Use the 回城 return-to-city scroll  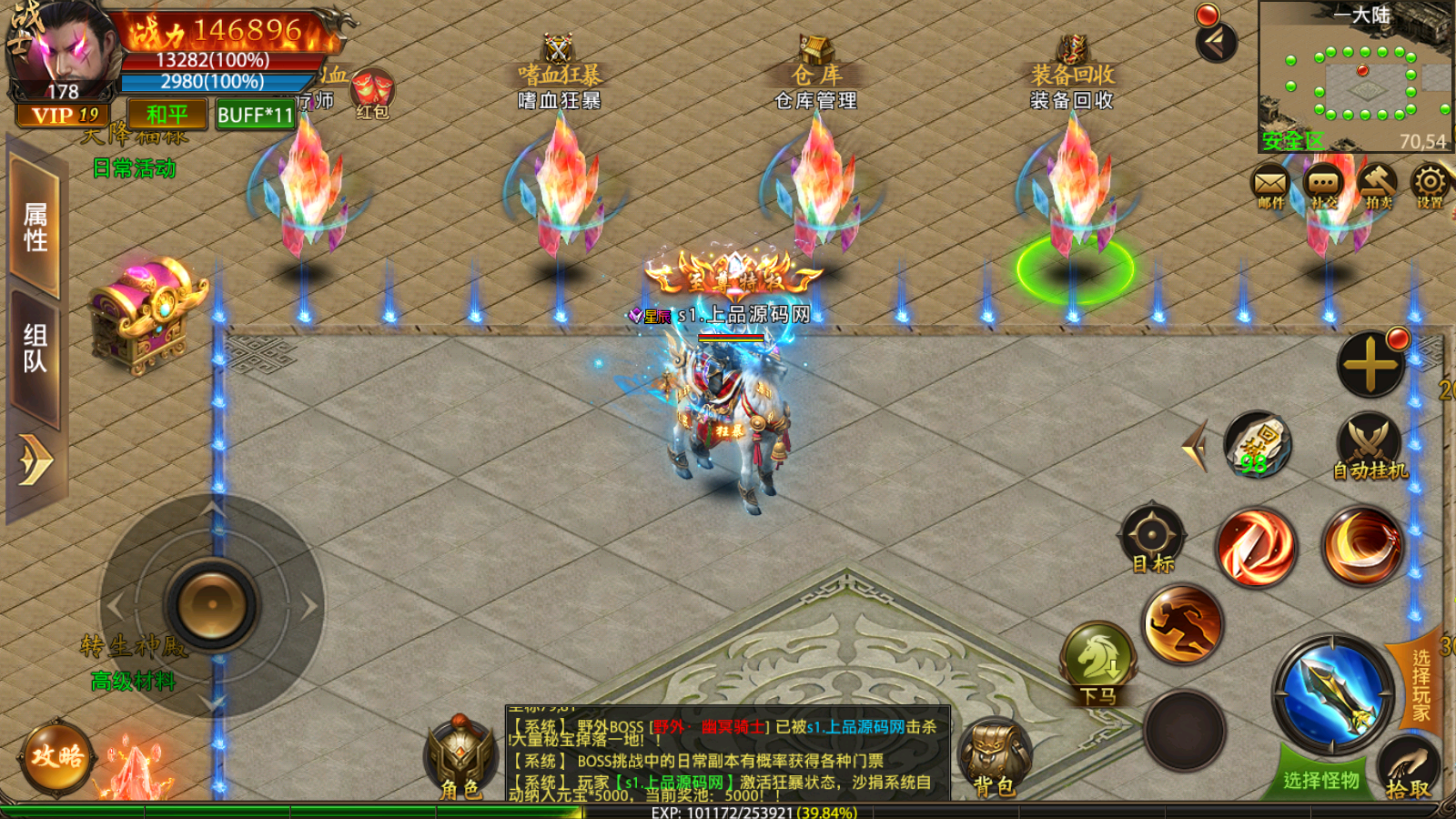click(1258, 443)
